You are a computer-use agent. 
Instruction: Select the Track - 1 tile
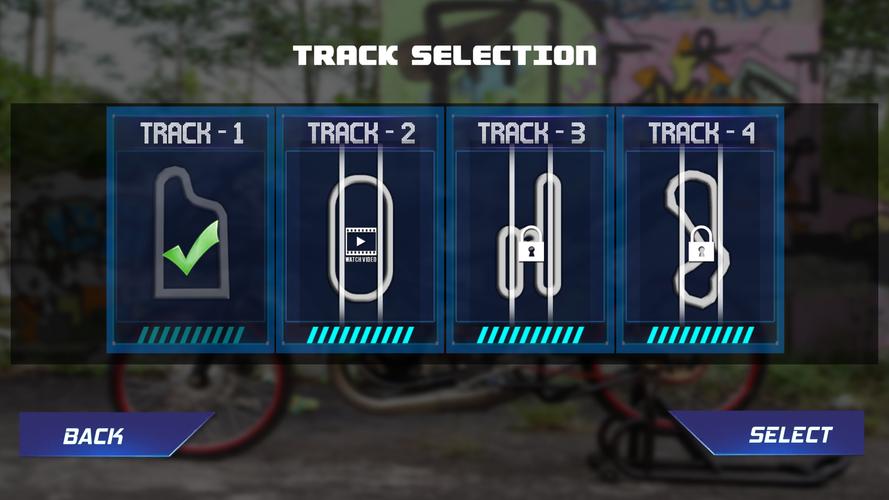(190, 230)
